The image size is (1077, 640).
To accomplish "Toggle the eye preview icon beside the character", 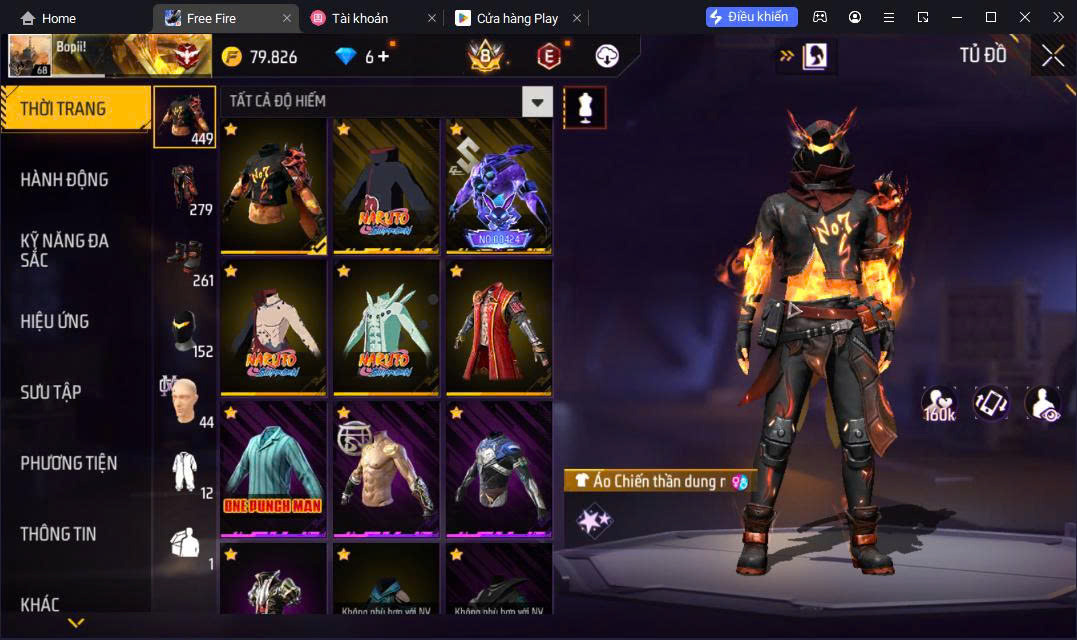I will 1042,402.
